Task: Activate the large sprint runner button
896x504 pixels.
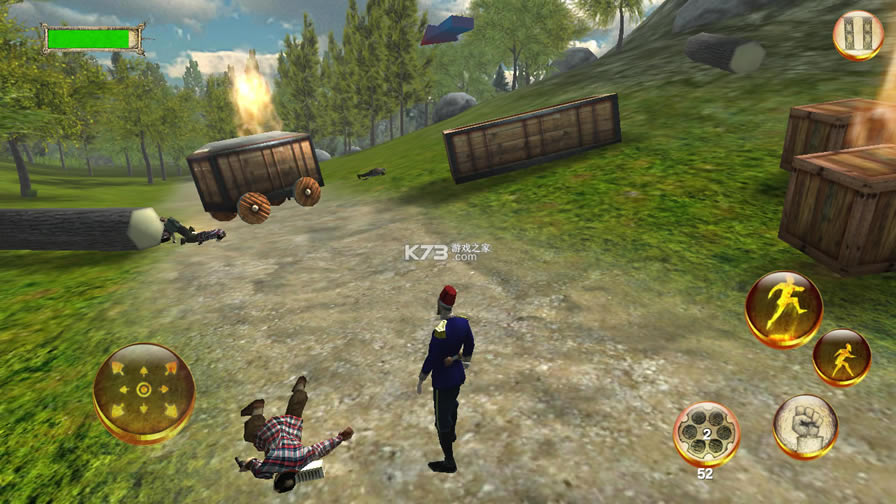Action: pos(783,309)
